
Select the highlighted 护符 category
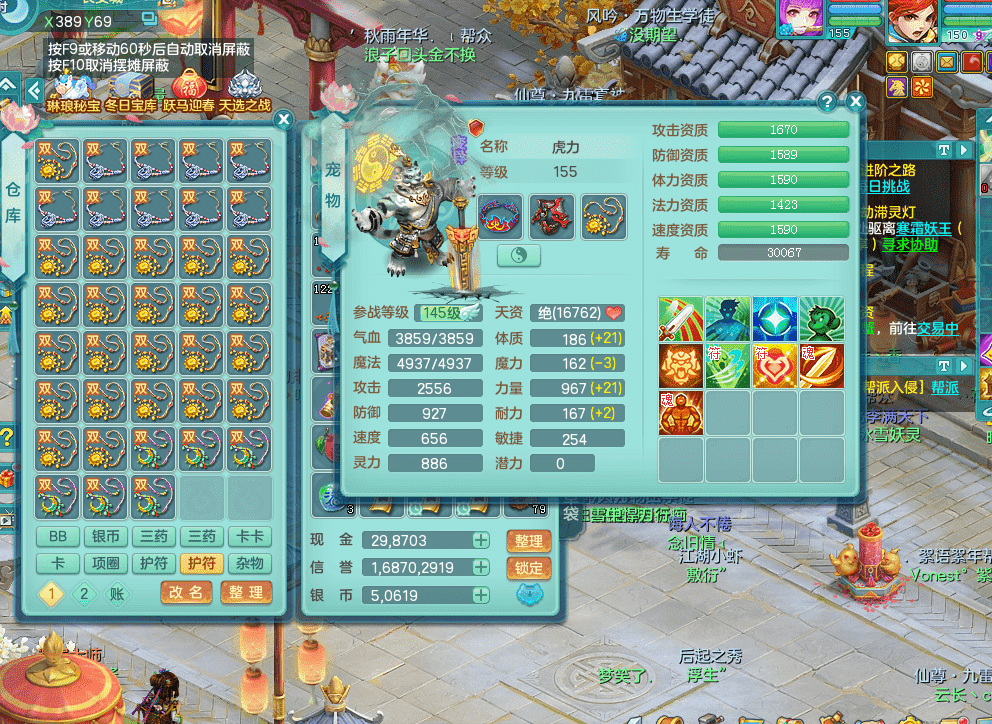click(x=201, y=563)
